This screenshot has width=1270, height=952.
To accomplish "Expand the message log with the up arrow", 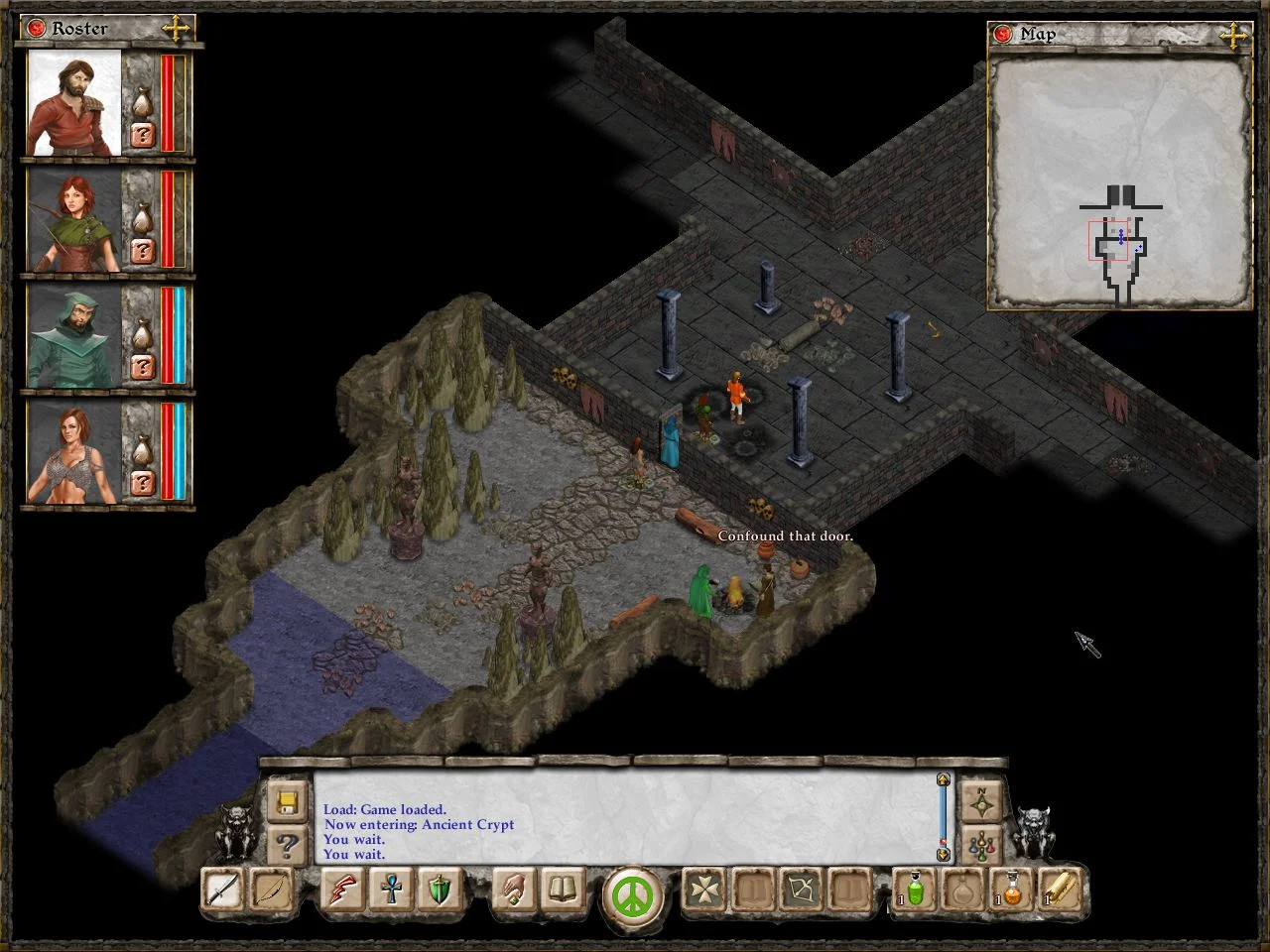I will [x=943, y=780].
